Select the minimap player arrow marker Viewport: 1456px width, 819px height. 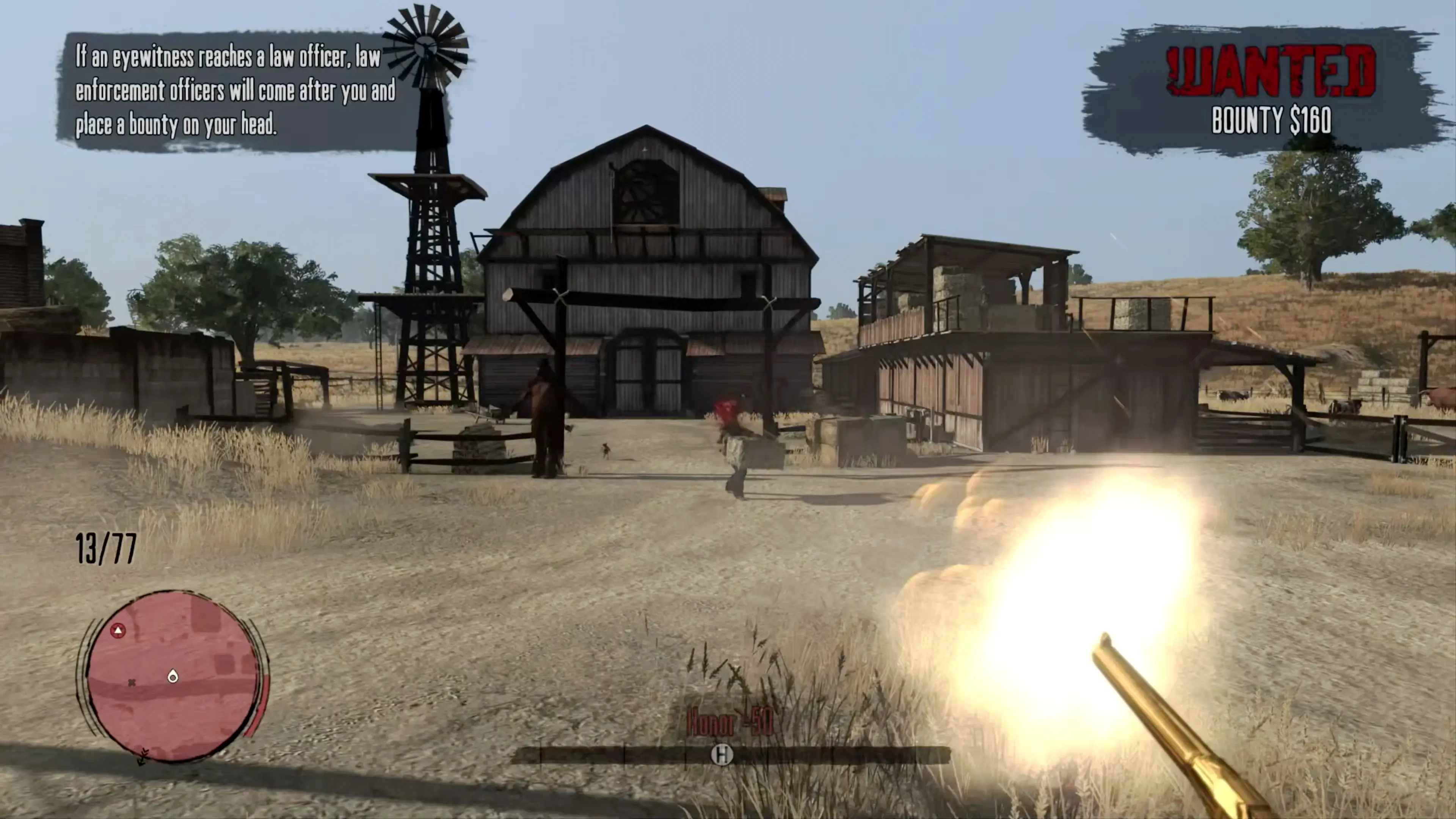pos(118,630)
